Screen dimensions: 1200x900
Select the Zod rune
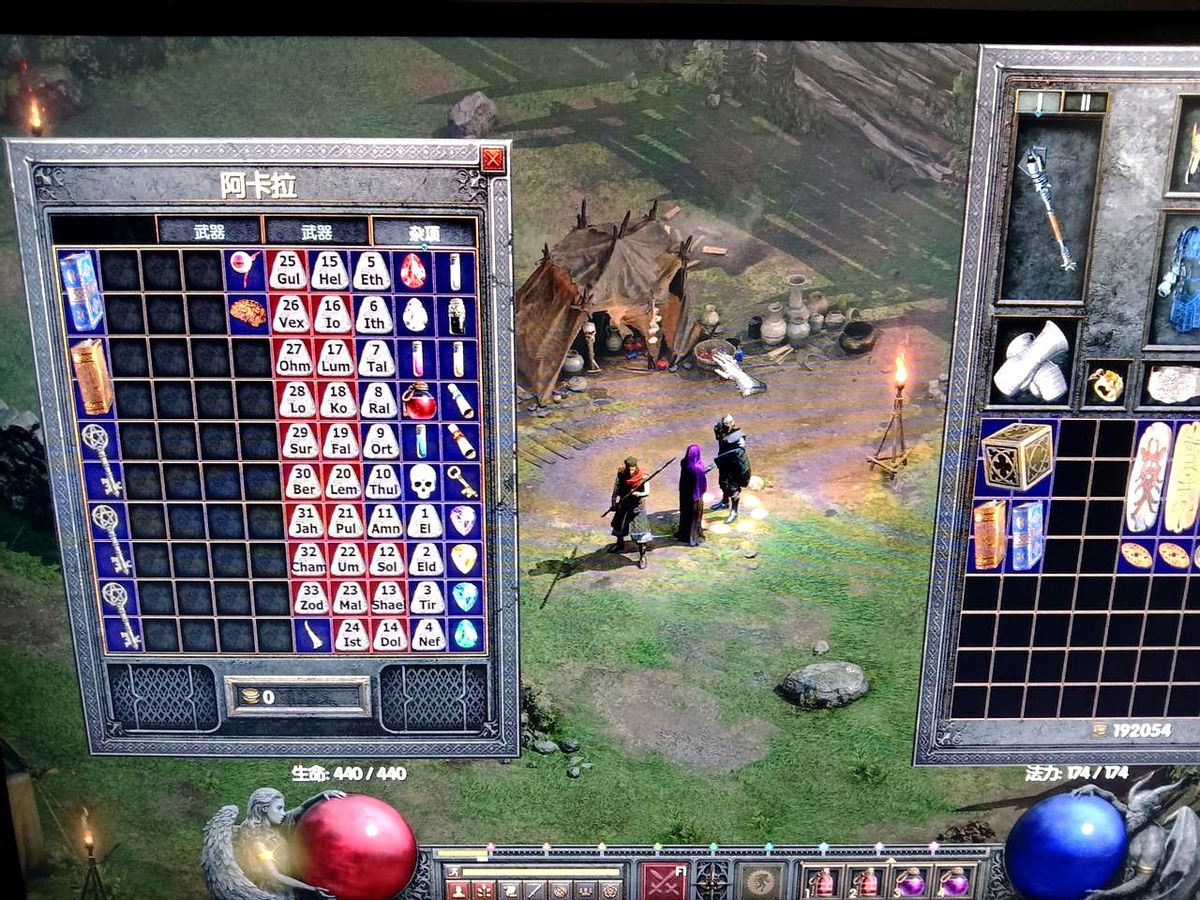[310, 598]
